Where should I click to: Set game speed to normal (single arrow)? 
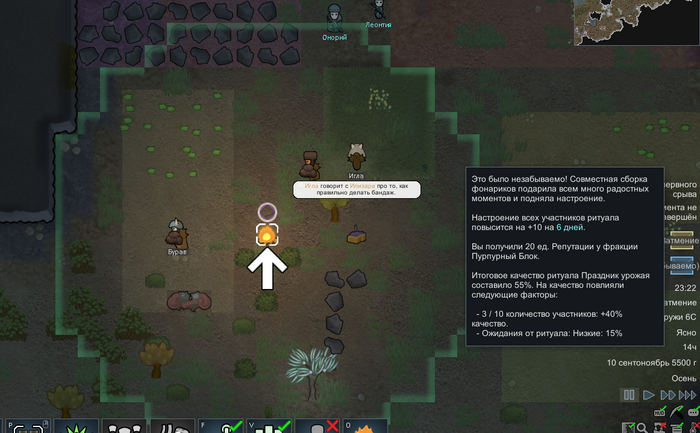(x=648, y=396)
